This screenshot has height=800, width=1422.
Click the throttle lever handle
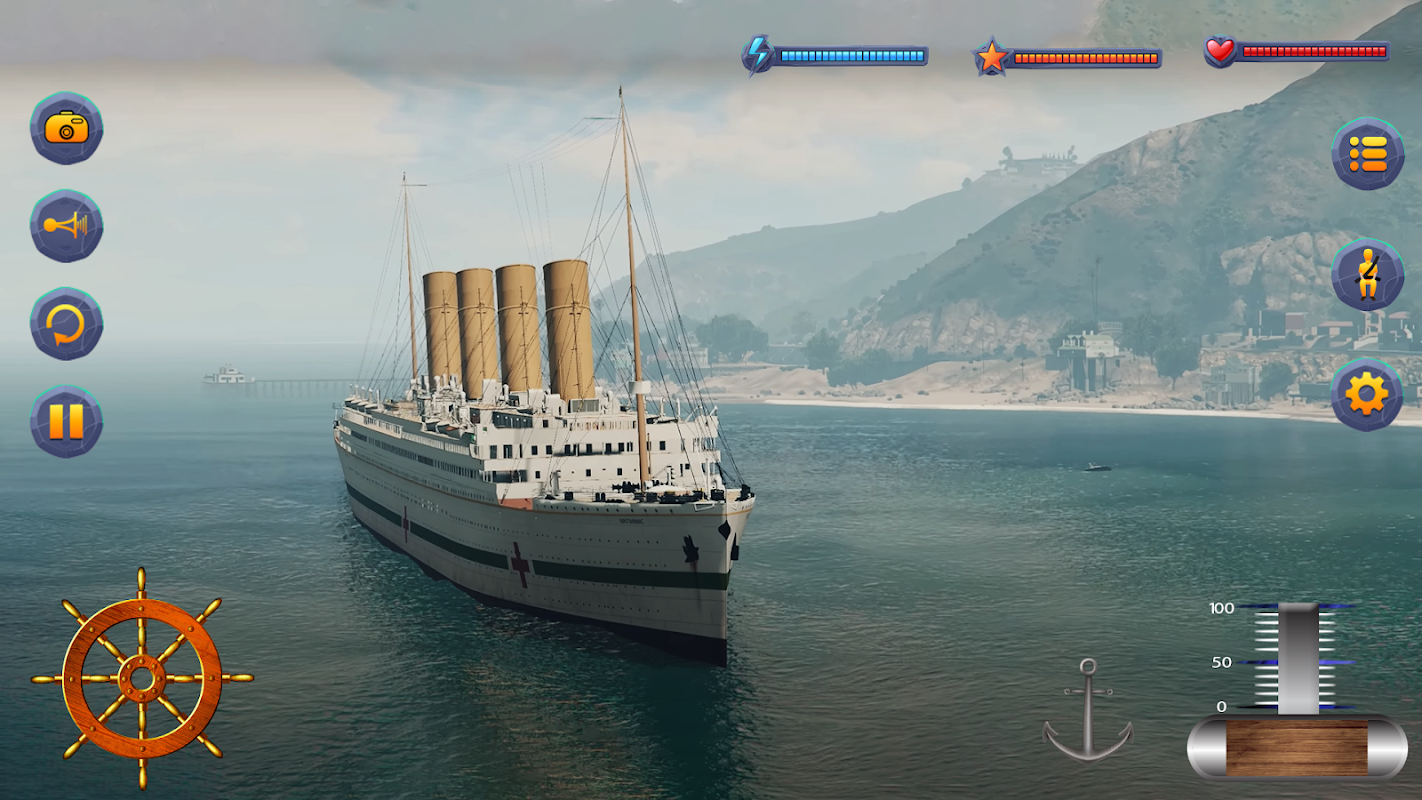tap(1298, 659)
